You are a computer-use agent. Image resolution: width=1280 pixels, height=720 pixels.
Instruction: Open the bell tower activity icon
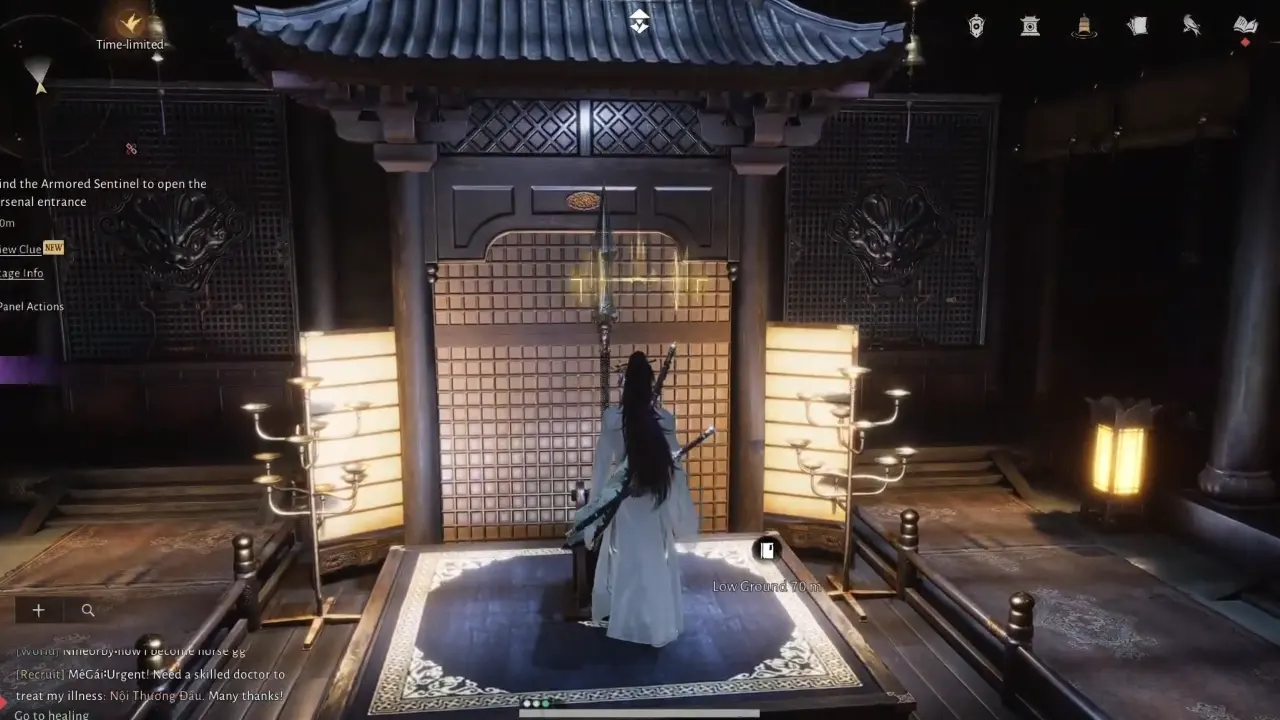coord(1084,25)
